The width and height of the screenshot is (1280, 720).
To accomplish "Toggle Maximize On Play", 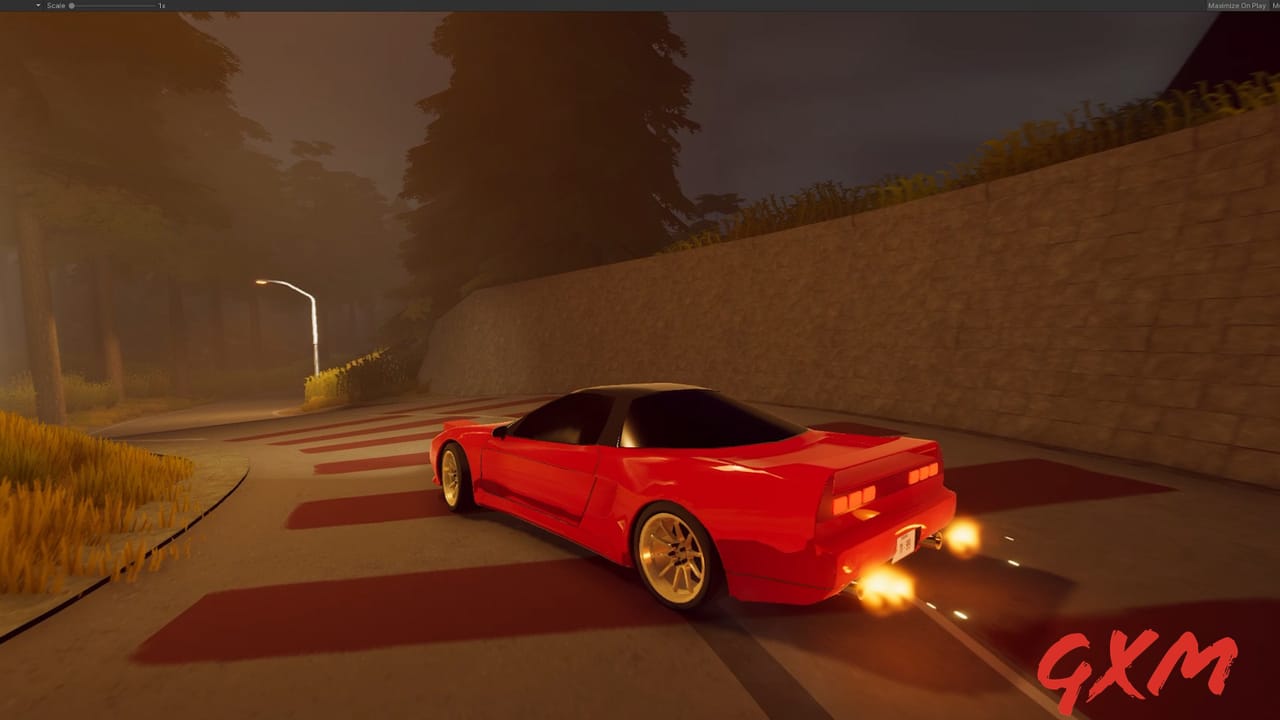I will (x=1237, y=5).
